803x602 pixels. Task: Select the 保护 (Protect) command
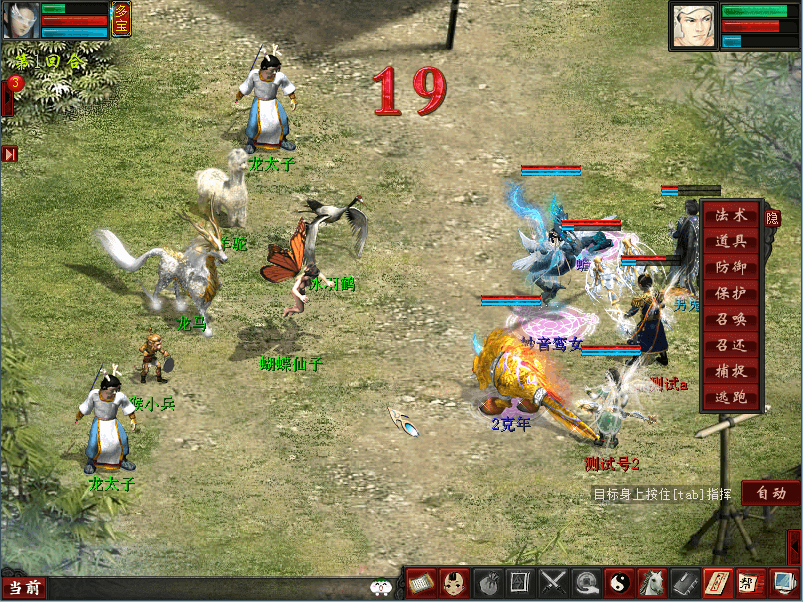click(x=731, y=293)
